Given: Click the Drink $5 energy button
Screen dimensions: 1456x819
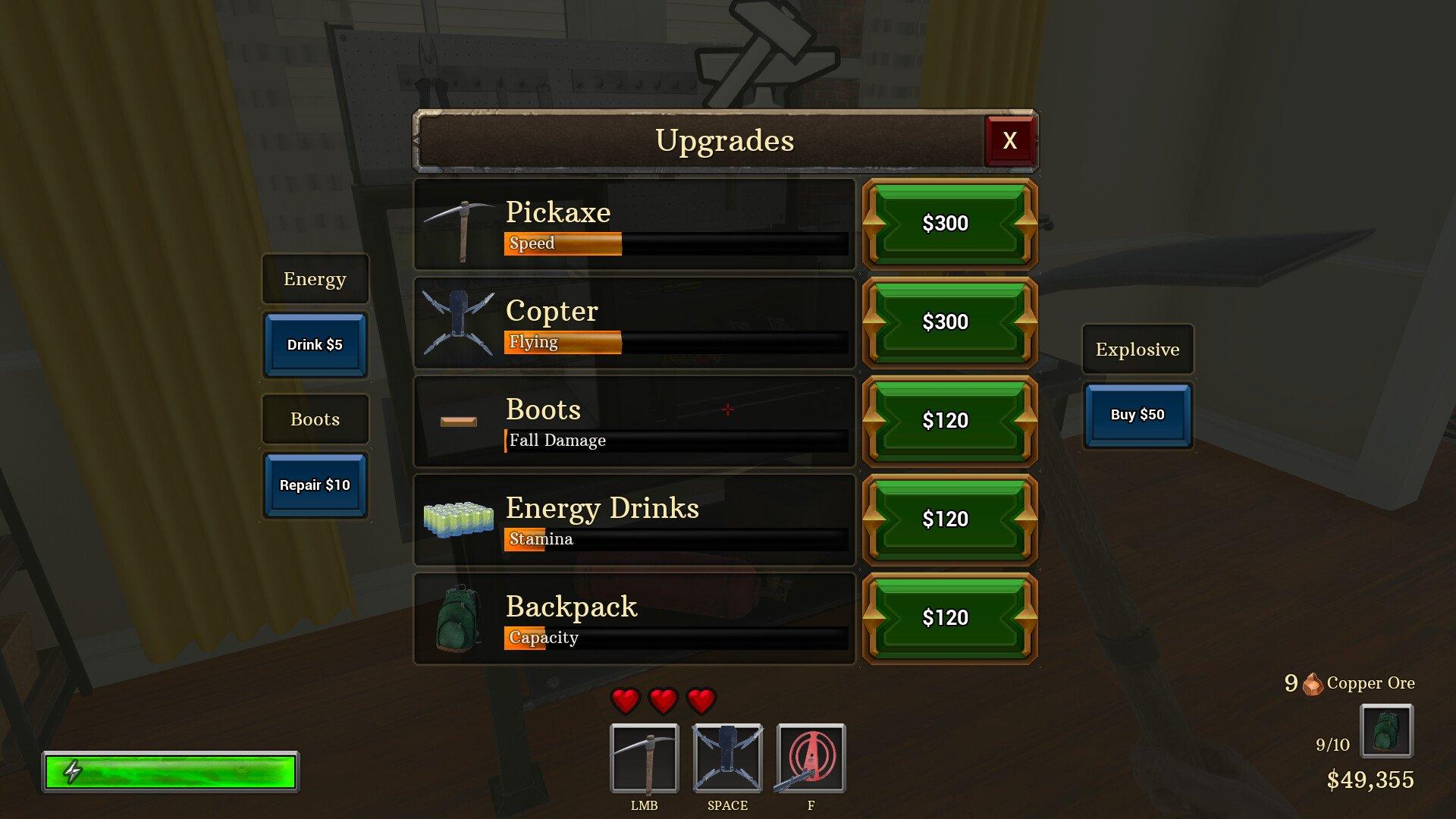Looking at the screenshot, I should click(315, 345).
